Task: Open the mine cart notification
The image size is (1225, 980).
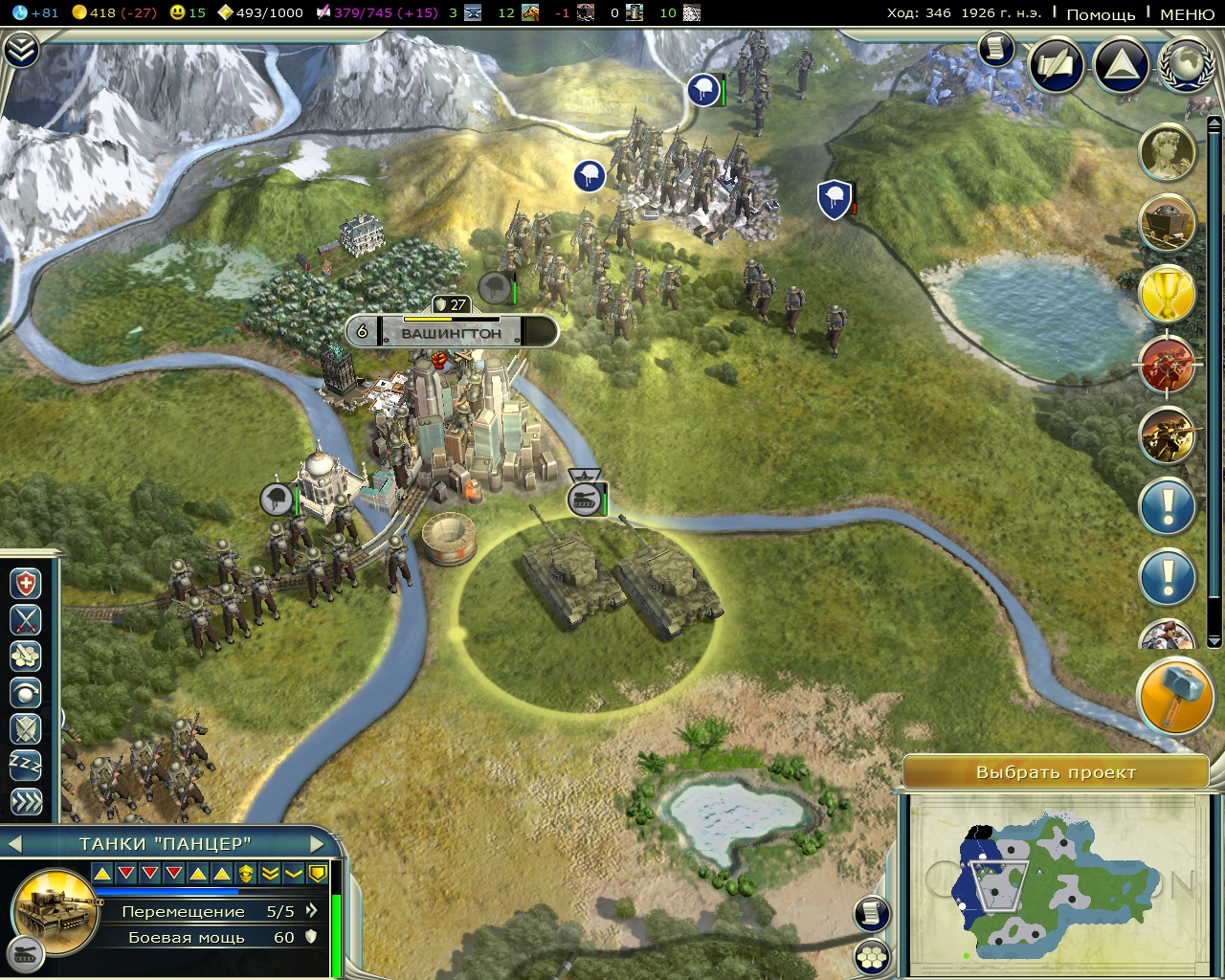Action: tap(1168, 222)
